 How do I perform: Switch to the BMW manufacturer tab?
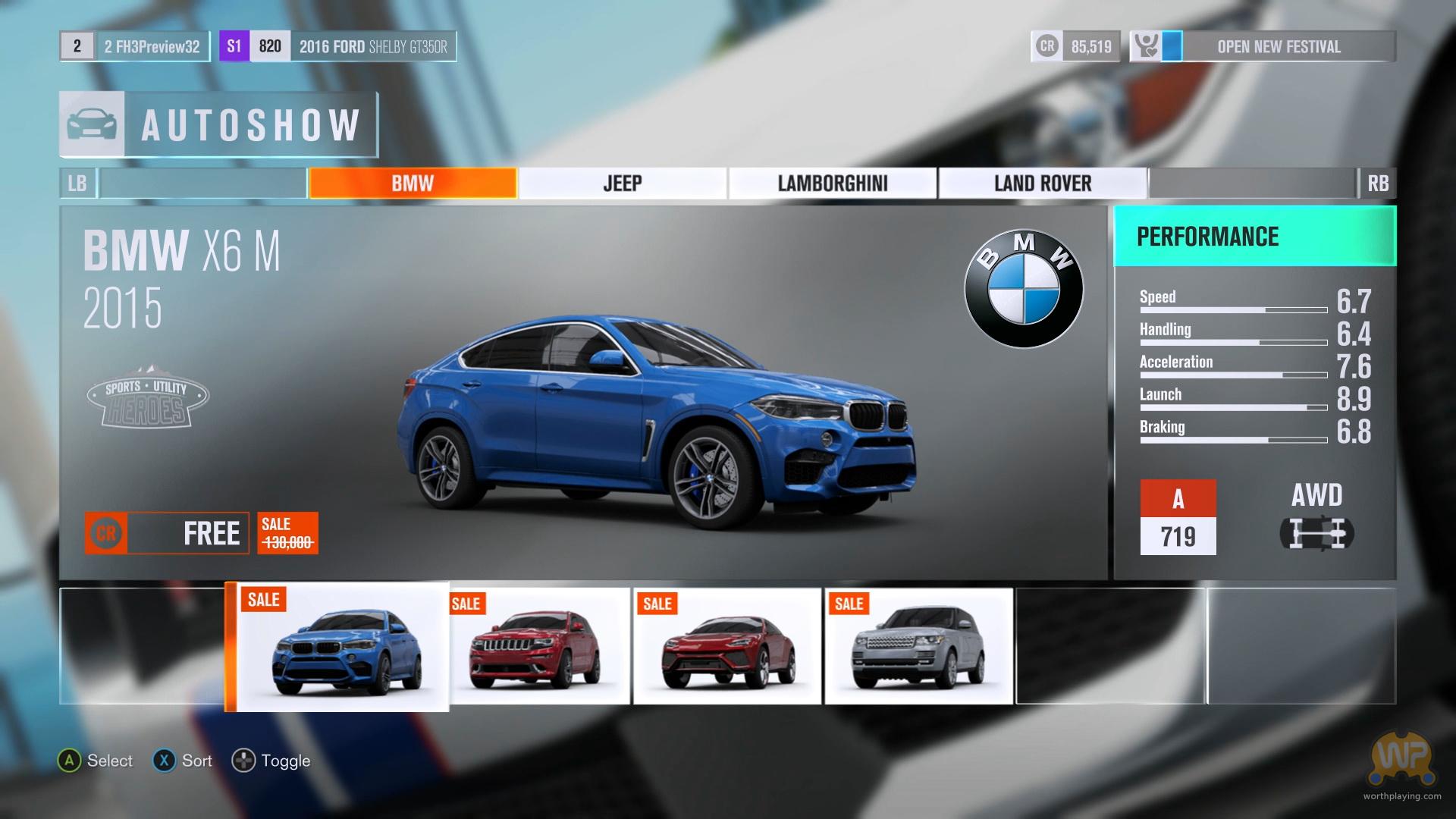(x=413, y=184)
